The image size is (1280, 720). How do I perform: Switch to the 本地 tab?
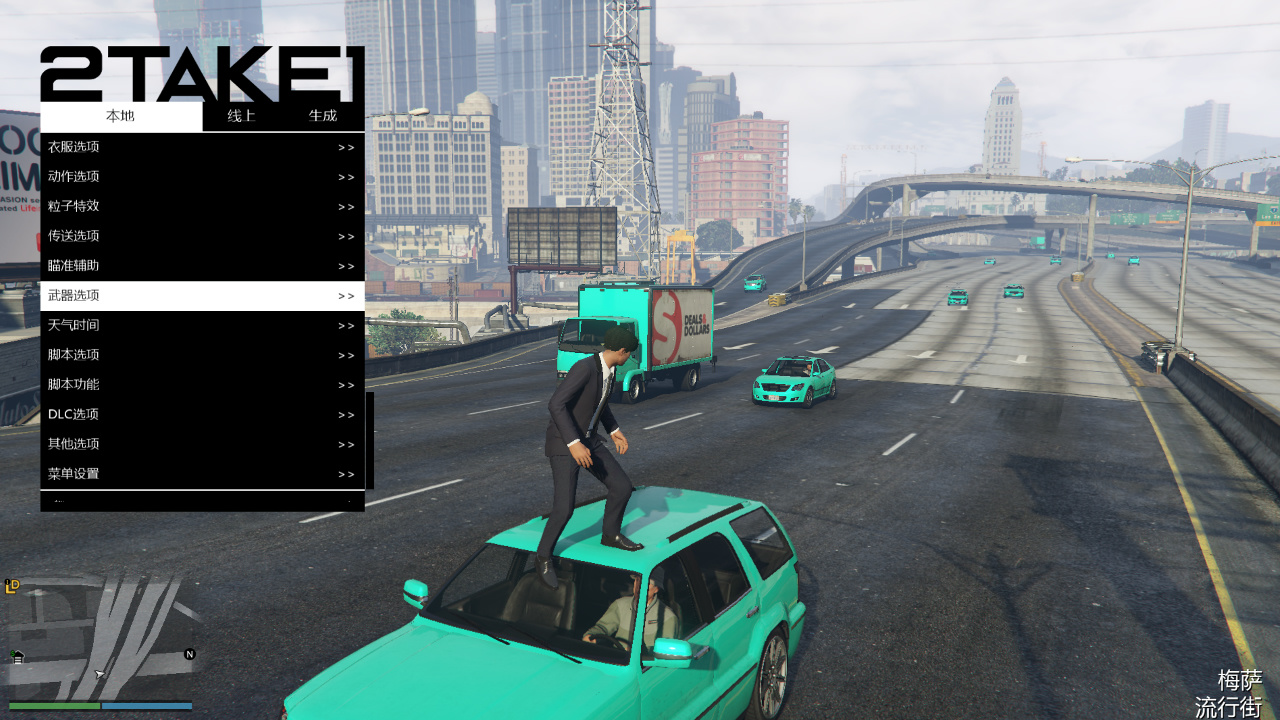click(x=121, y=116)
